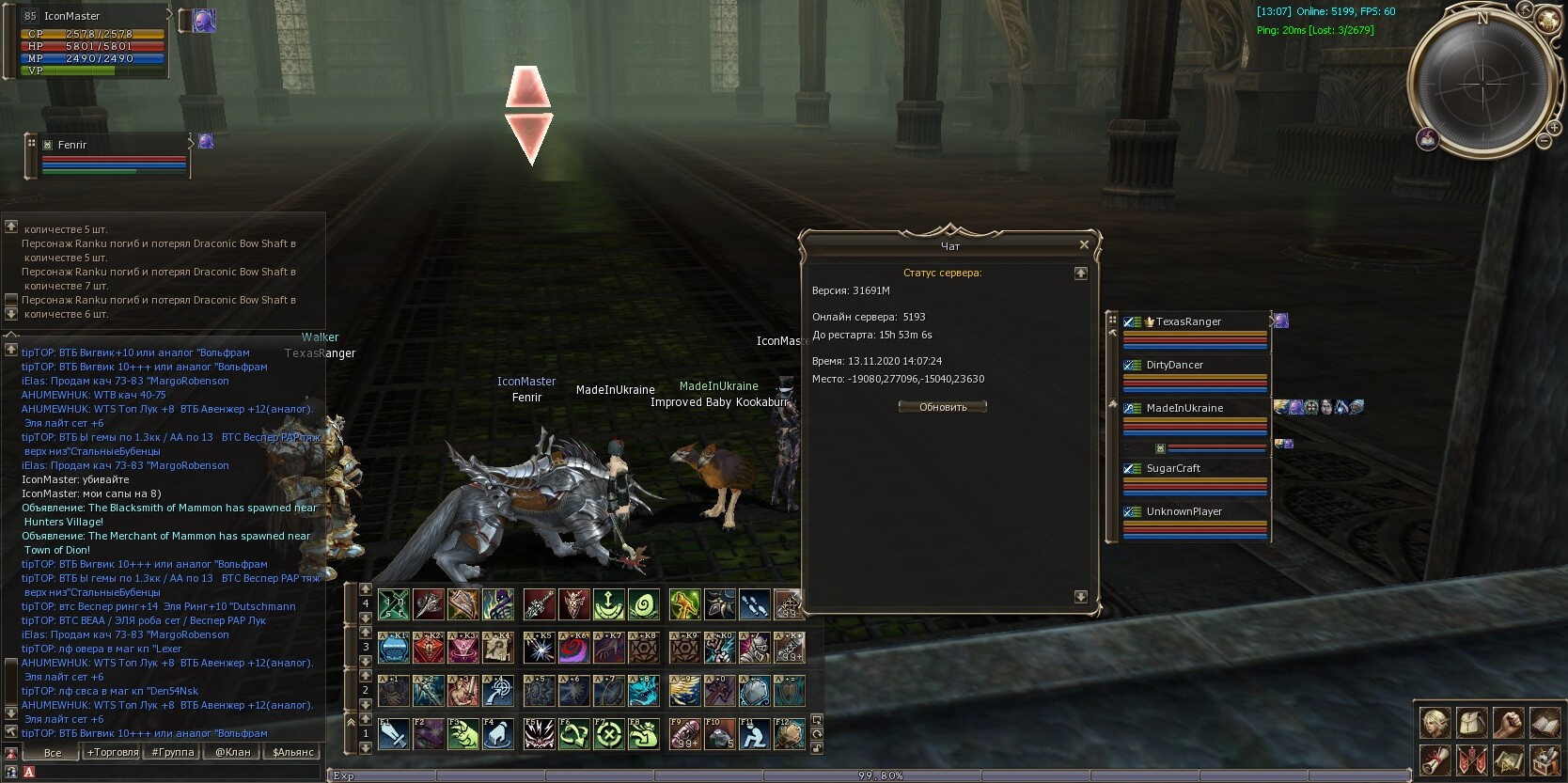Open the character portrait menu icon
Image resolution: width=1568 pixels, height=783 pixels.
(1435, 723)
